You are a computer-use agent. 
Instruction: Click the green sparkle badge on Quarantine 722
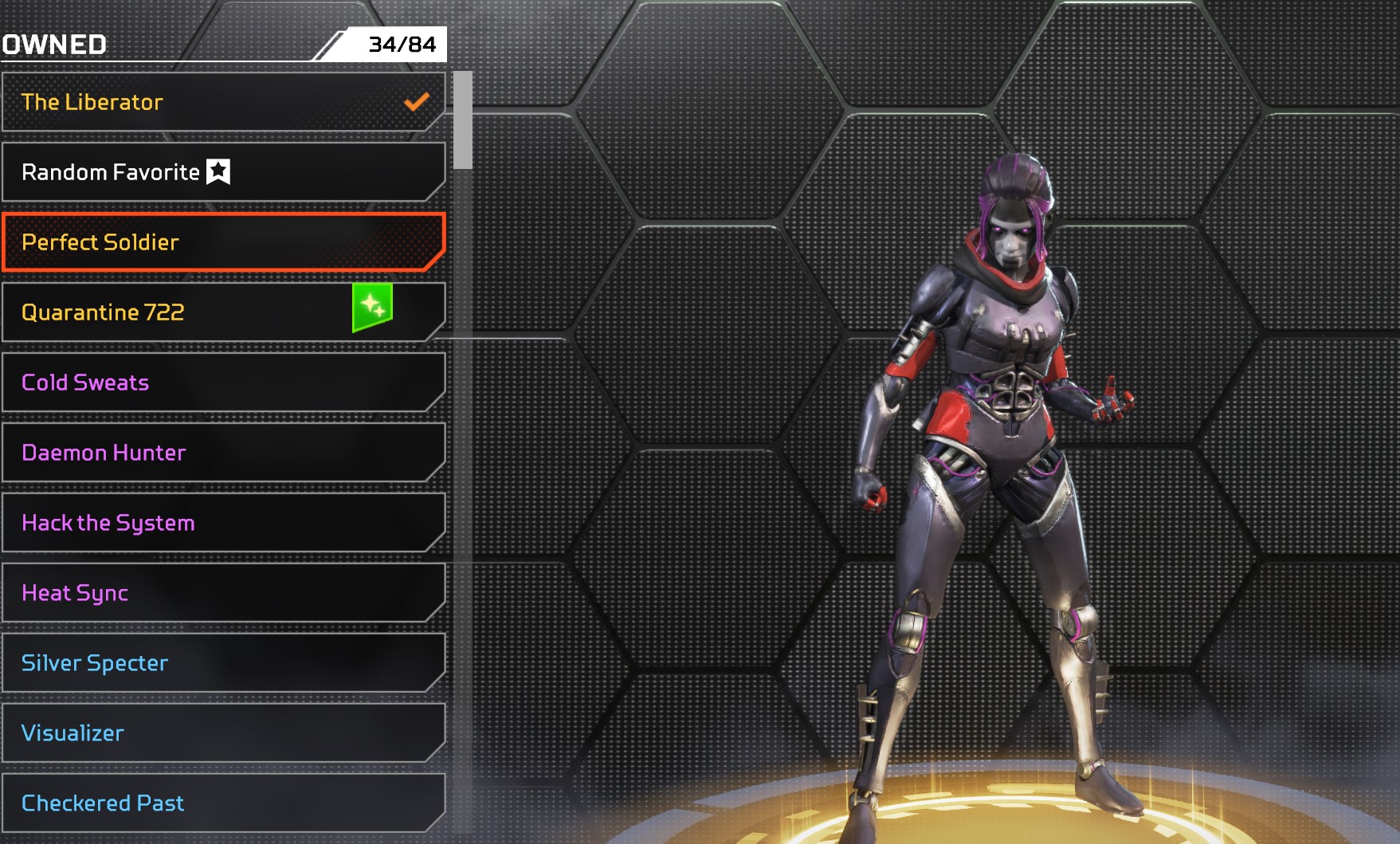[372, 307]
